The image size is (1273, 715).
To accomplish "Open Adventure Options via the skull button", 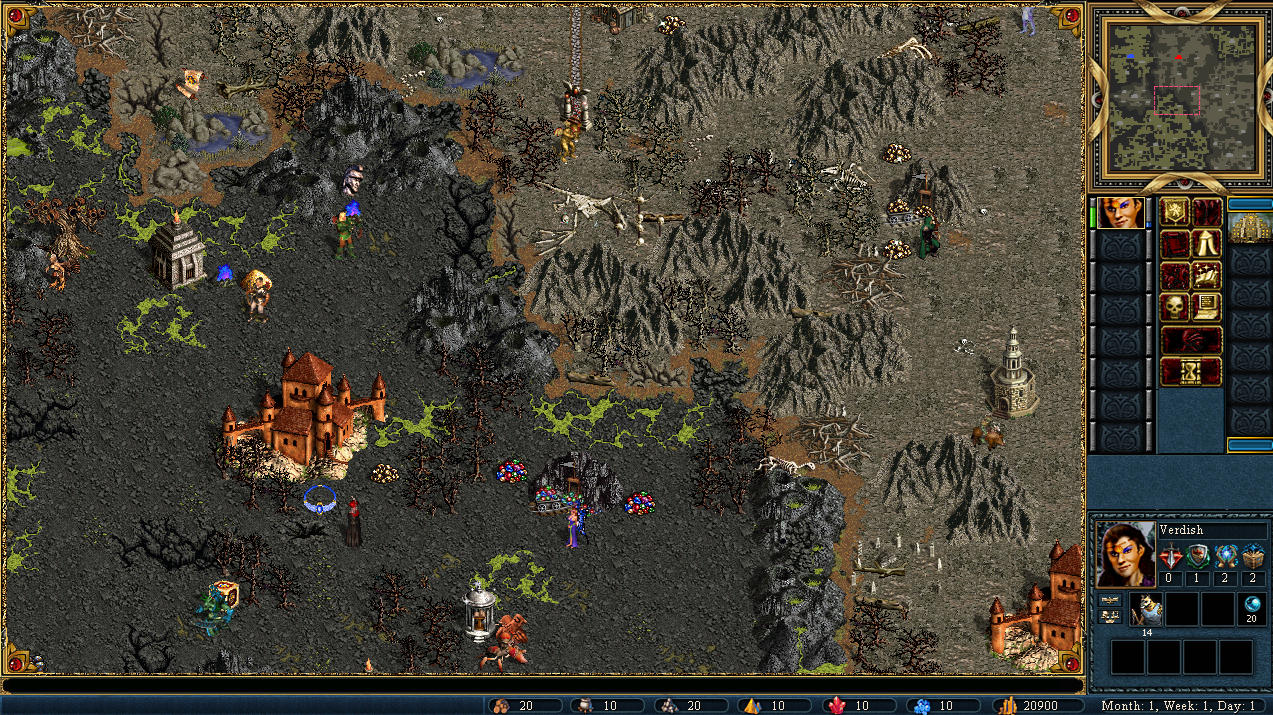I will (x=1174, y=306).
